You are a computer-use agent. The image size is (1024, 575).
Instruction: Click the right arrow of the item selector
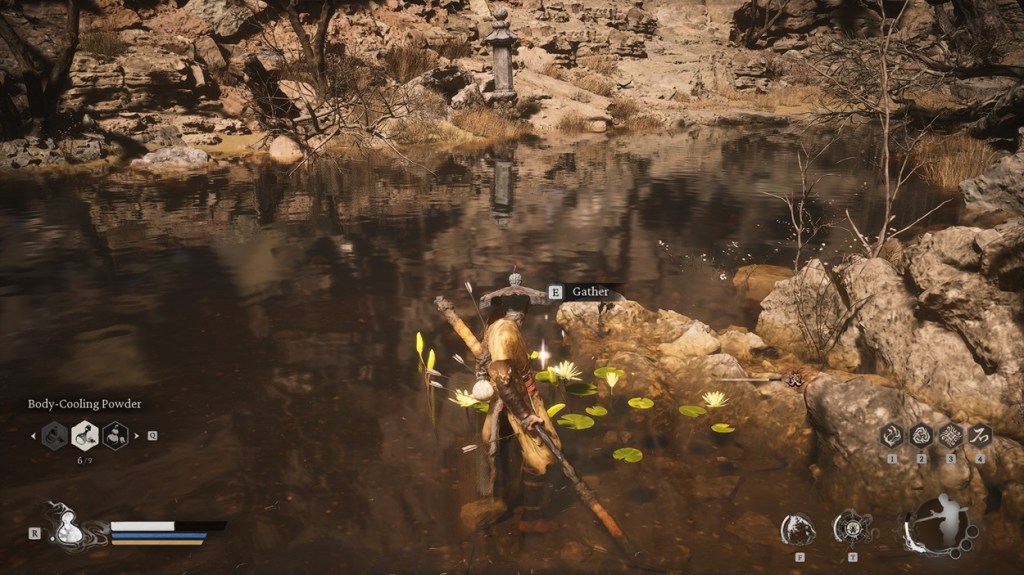pos(136,435)
